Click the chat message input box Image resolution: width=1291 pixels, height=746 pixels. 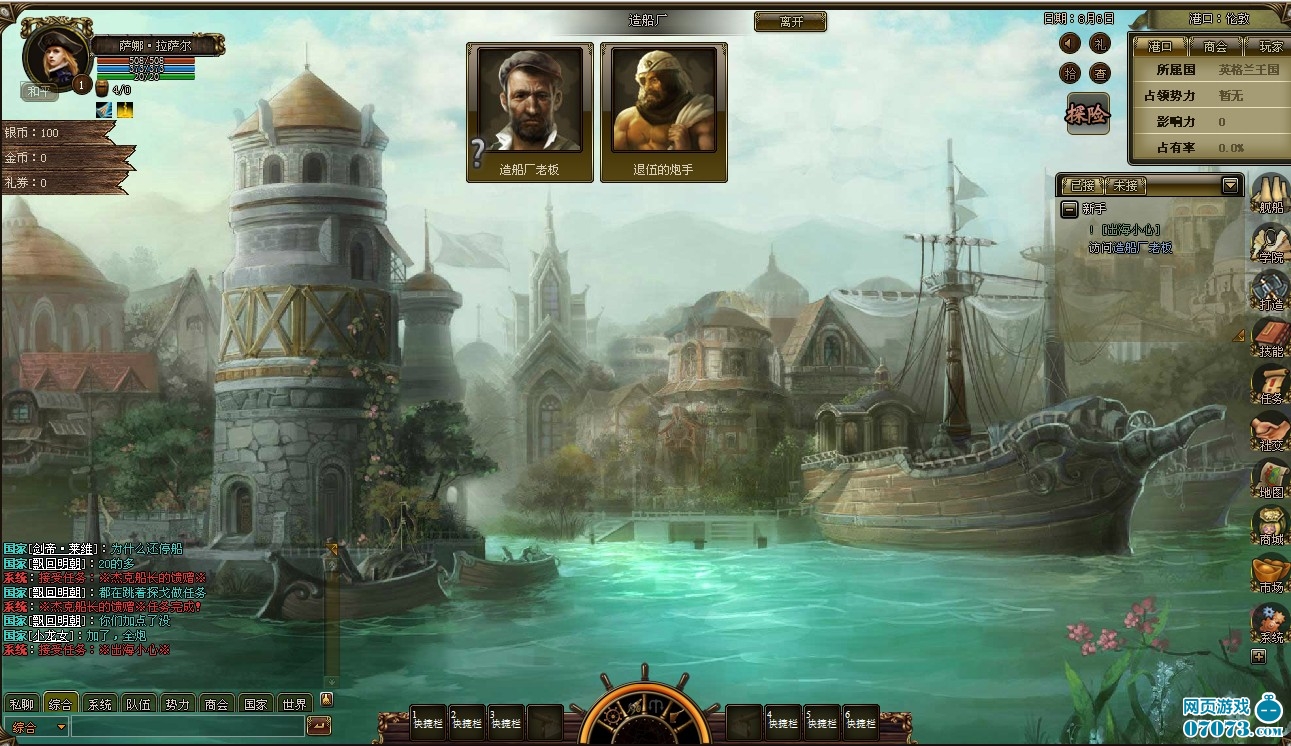(187, 727)
